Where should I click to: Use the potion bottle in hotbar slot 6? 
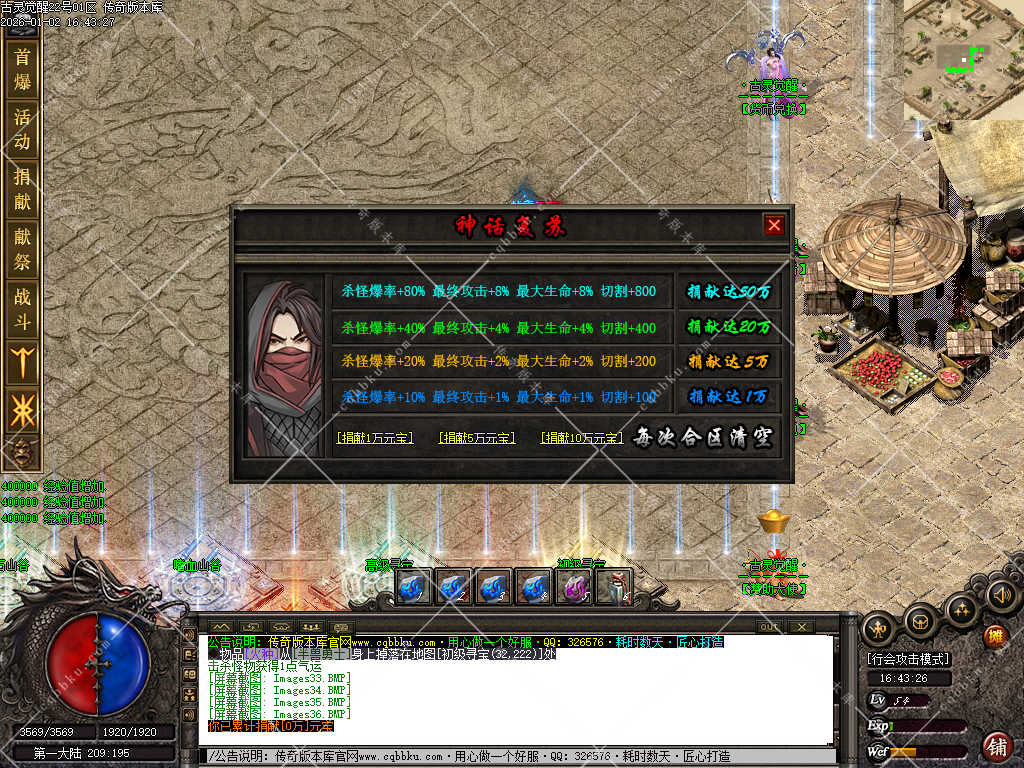point(614,586)
